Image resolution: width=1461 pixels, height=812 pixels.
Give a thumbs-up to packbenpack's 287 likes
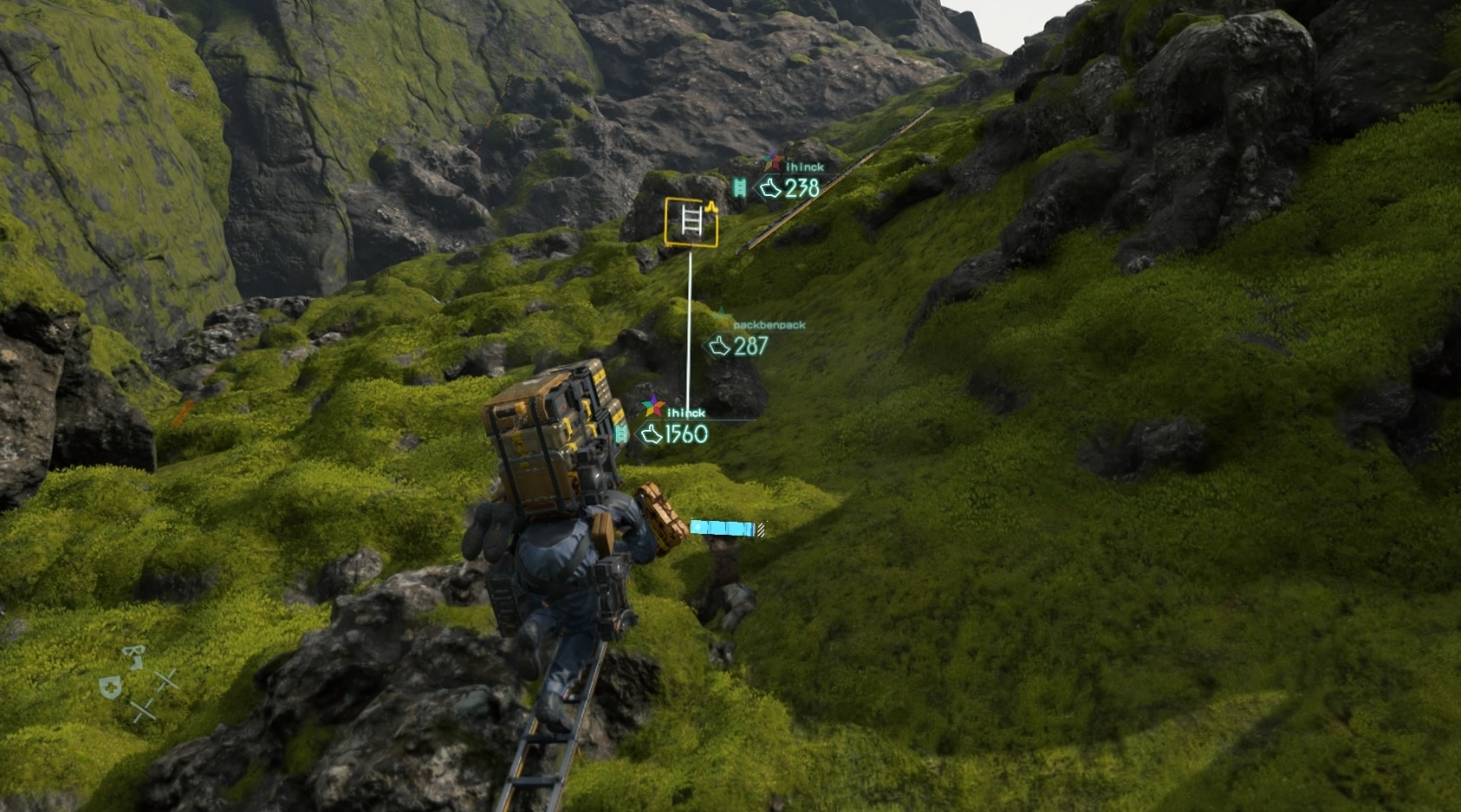[x=718, y=347]
